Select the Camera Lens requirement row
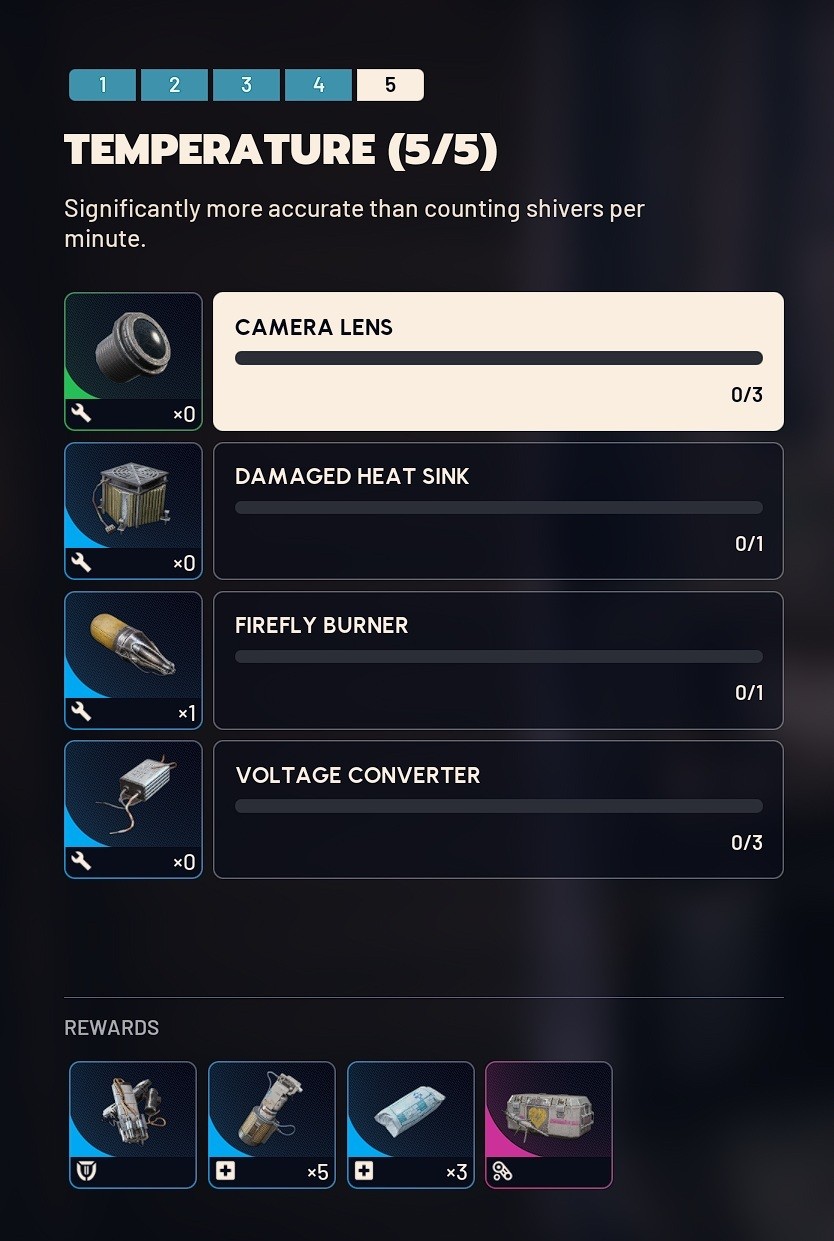Image resolution: width=834 pixels, height=1241 pixels. (x=498, y=361)
